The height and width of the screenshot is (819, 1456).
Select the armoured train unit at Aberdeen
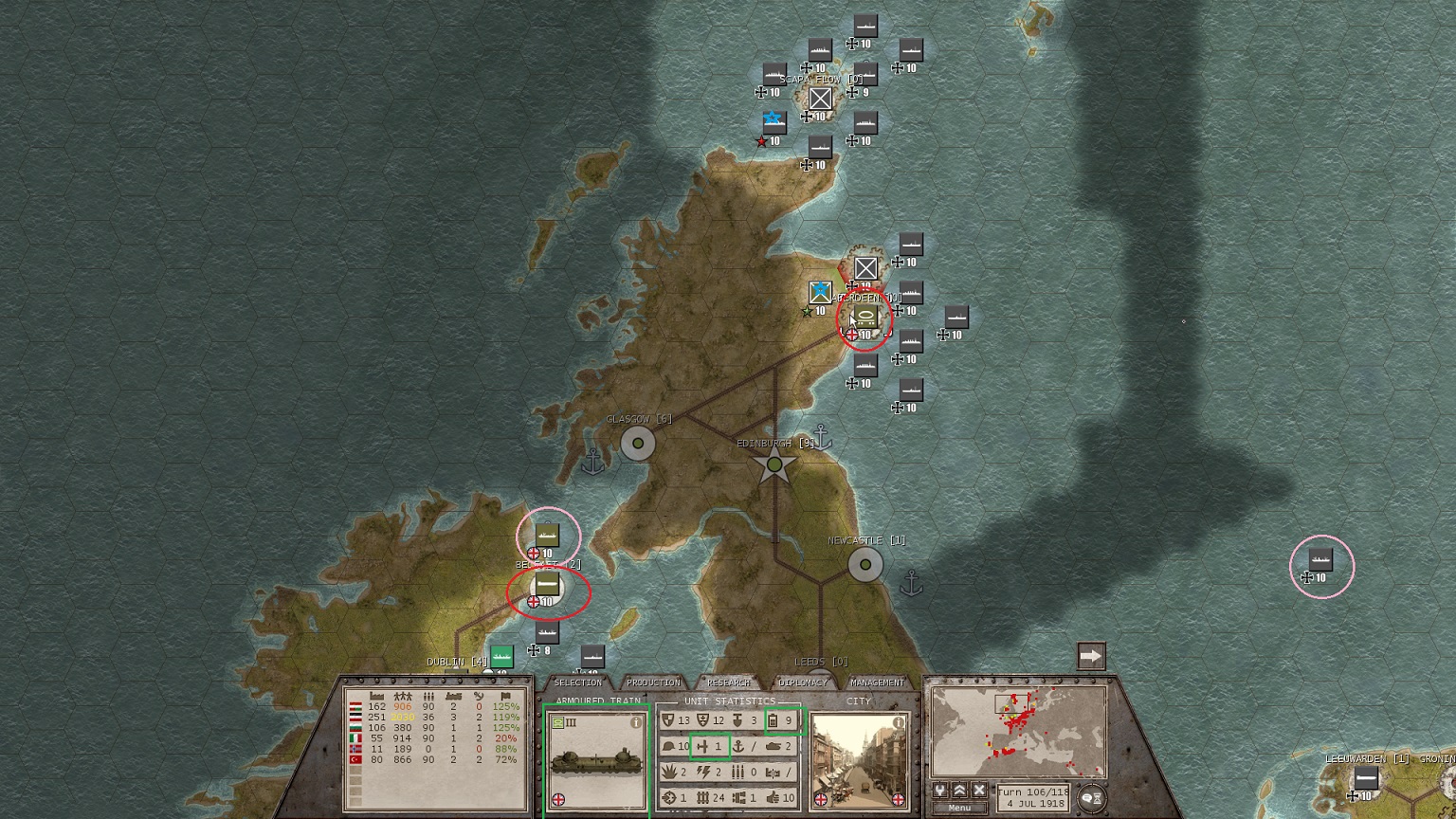tap(864, 317)
